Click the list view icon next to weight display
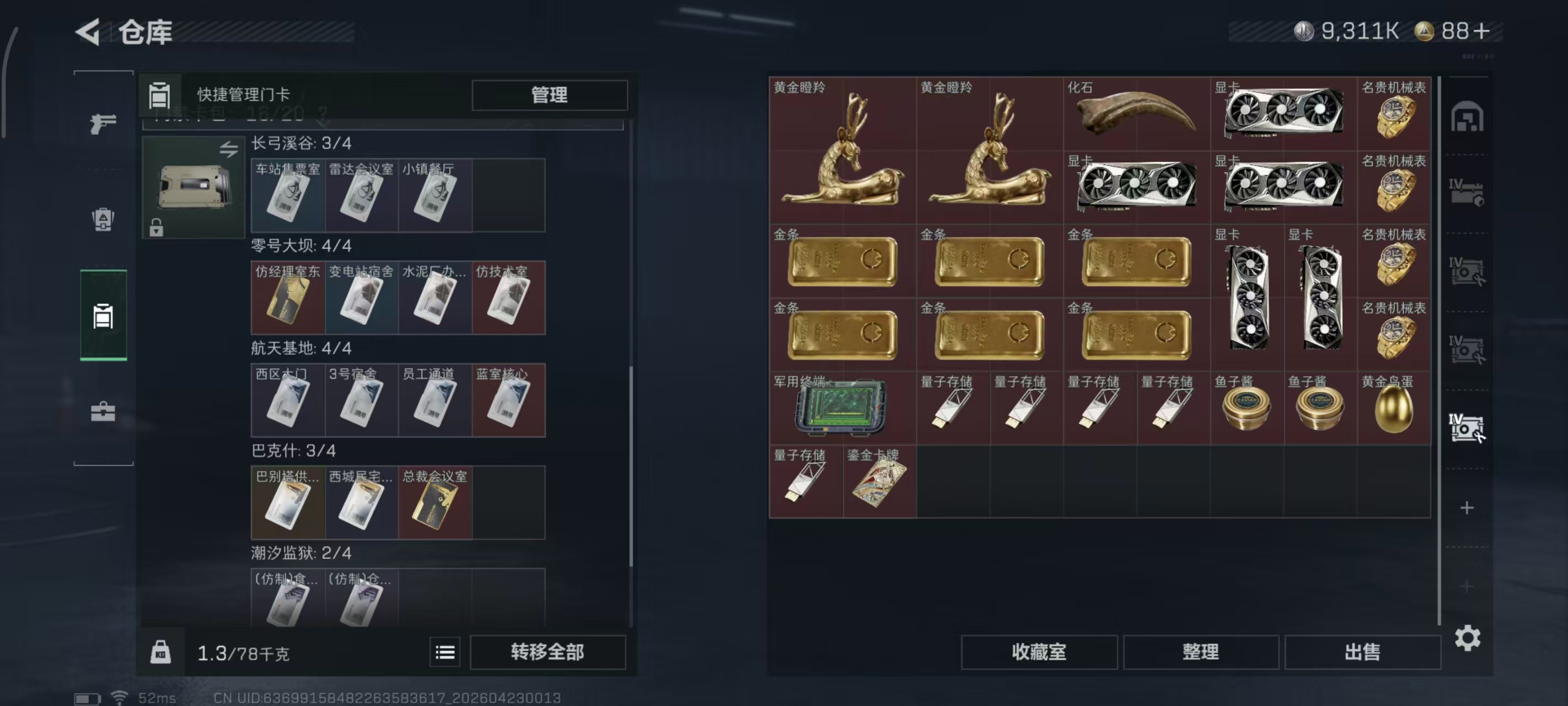The width and height of the screenshot is (1568, 706). pos(445,652)
